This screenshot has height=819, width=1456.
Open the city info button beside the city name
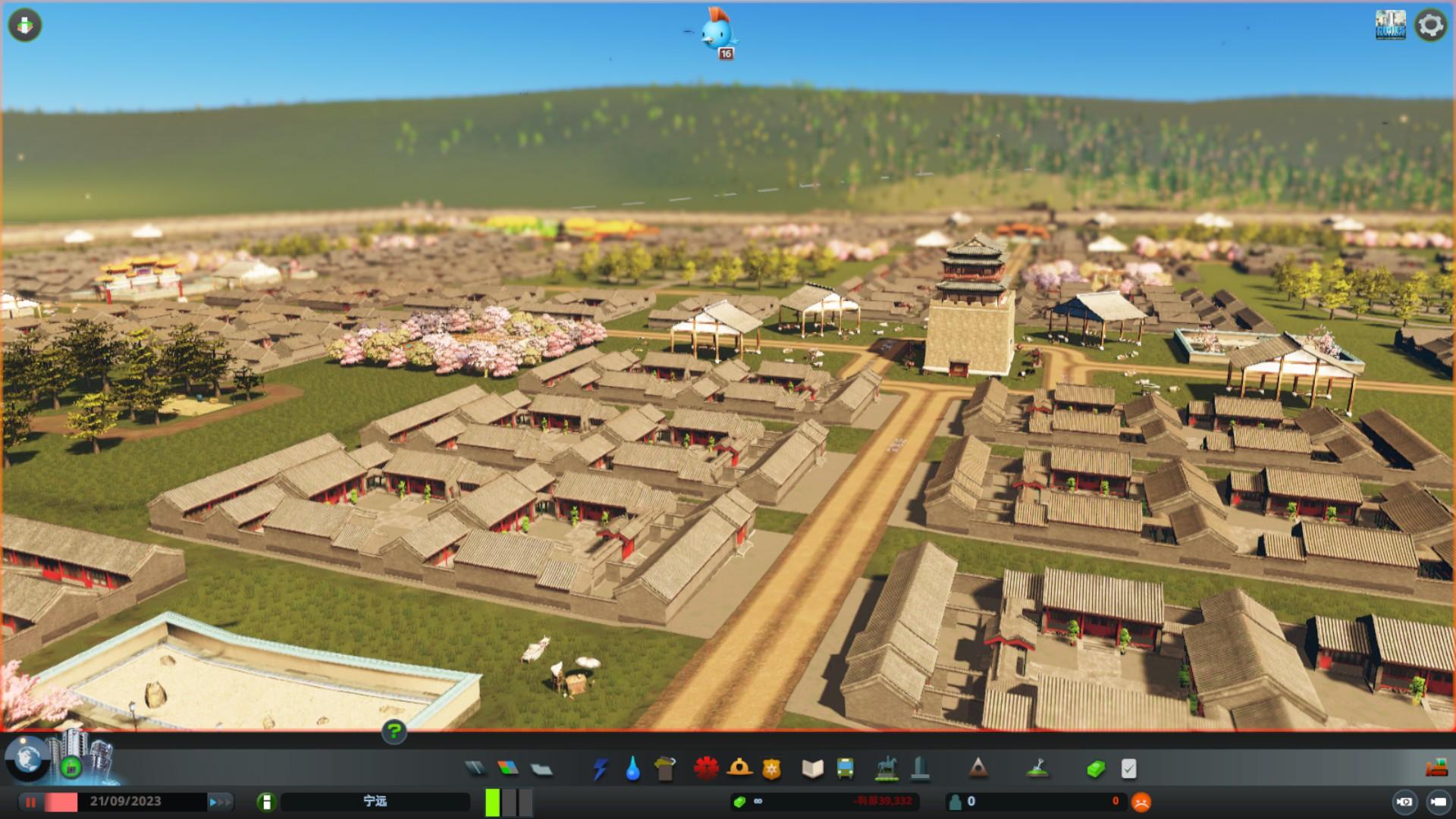(x=266, y=802)
